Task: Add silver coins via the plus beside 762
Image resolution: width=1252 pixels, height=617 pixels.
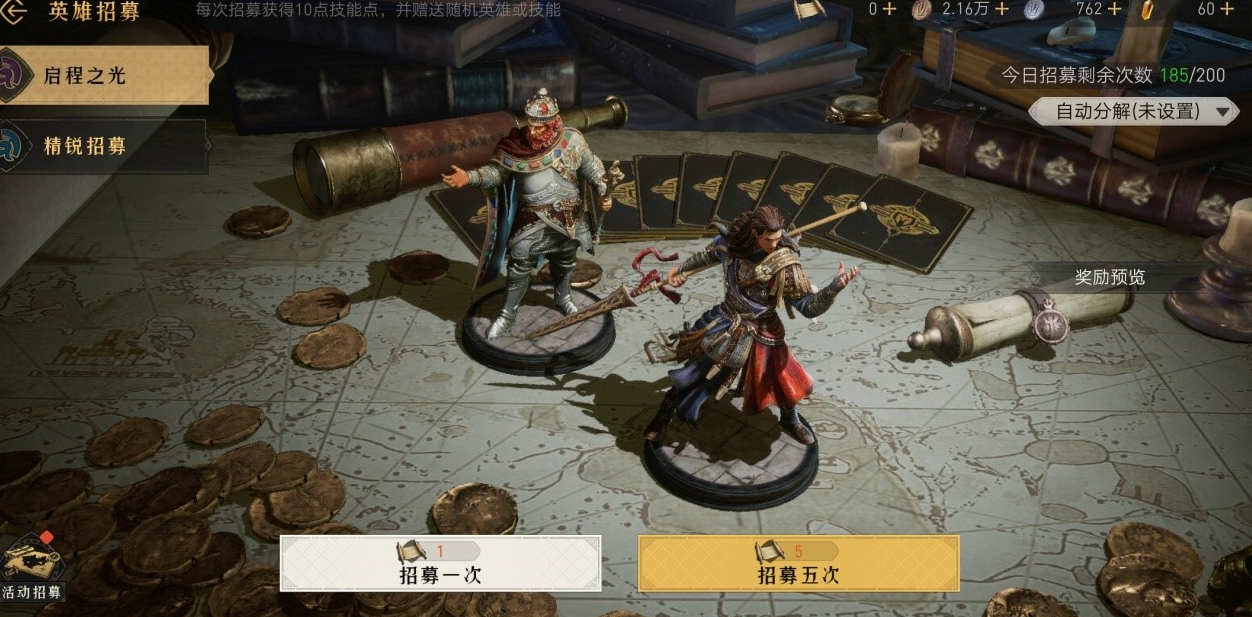Action: click(1114, 9)
